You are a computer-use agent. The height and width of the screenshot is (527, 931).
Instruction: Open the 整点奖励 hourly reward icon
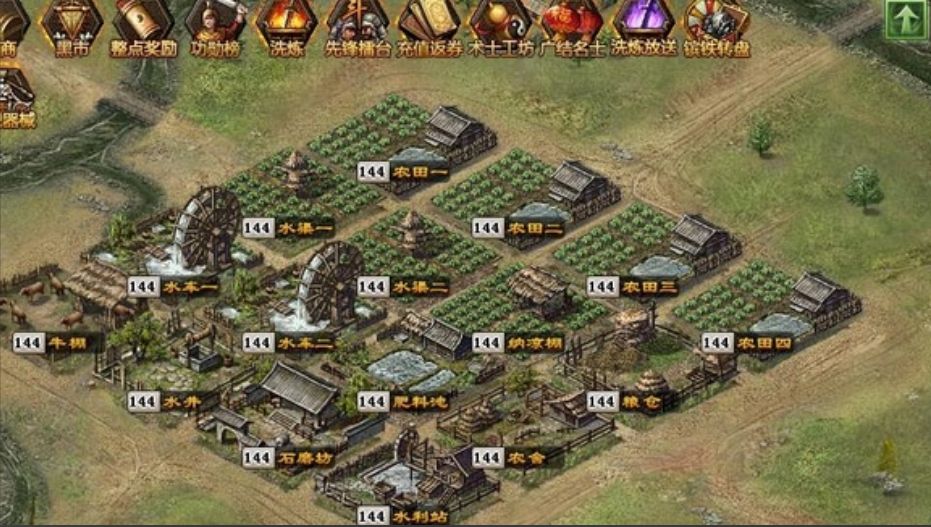tap(143, 23)
